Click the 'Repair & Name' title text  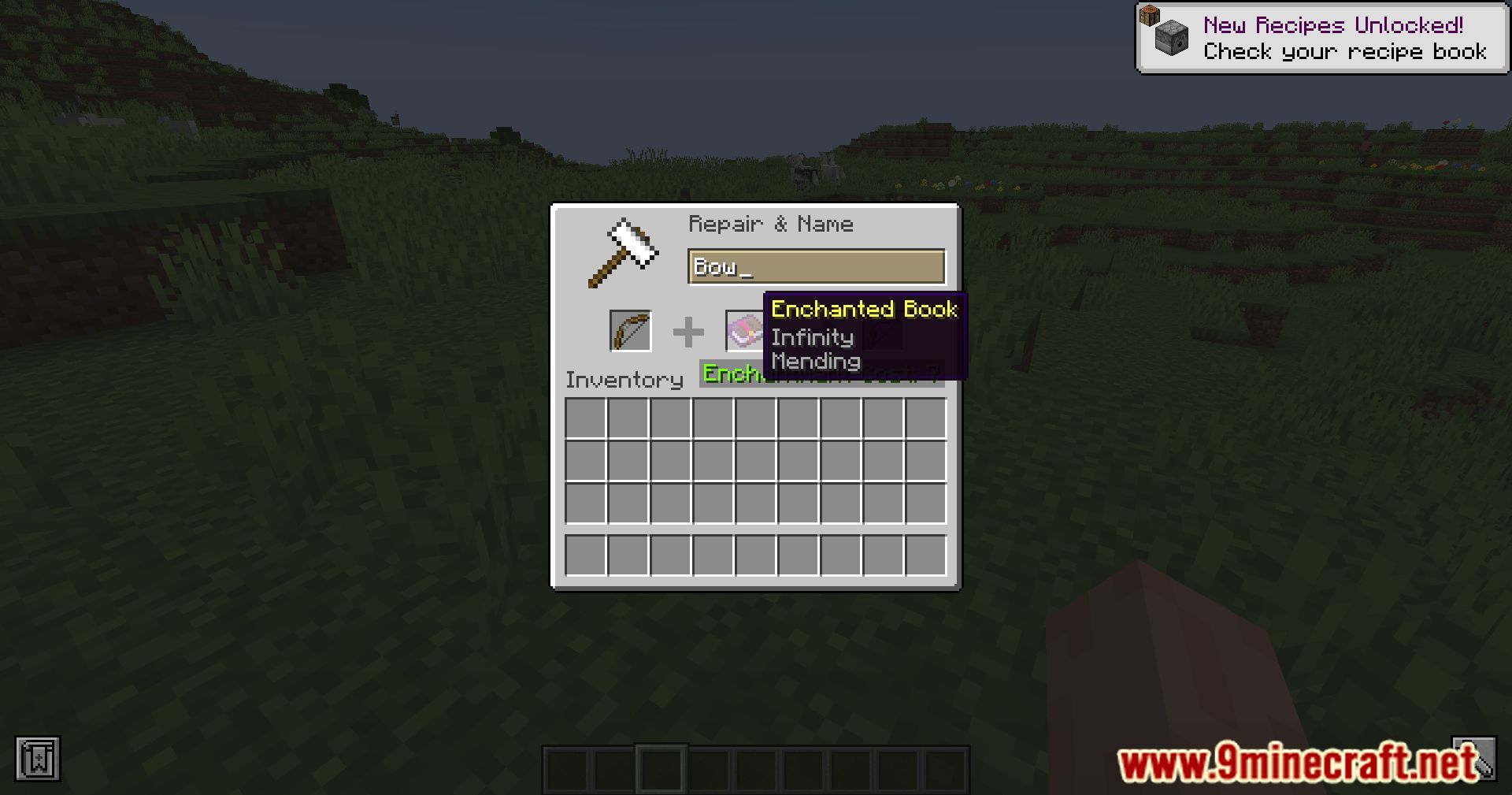pyautogui.click(x=771, y=224)
